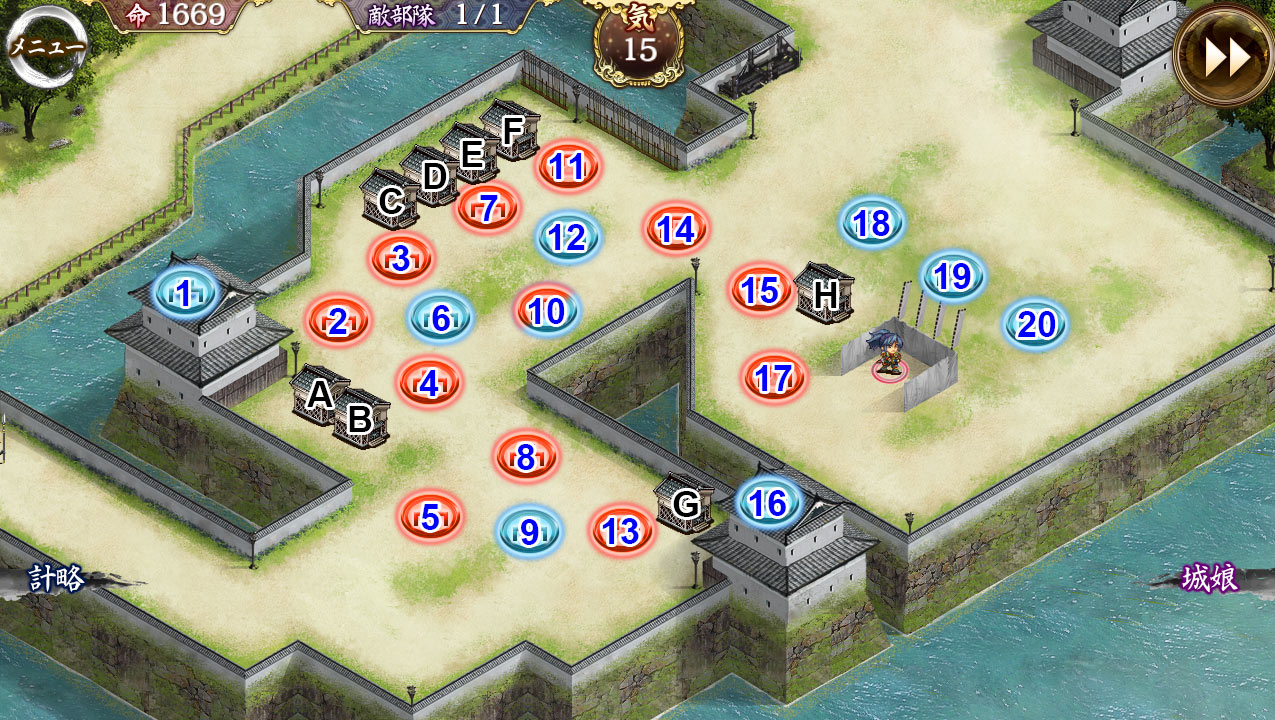Choose blue placement marker 12
This screenshot has width=1275, height=720.
pos(568,237)
